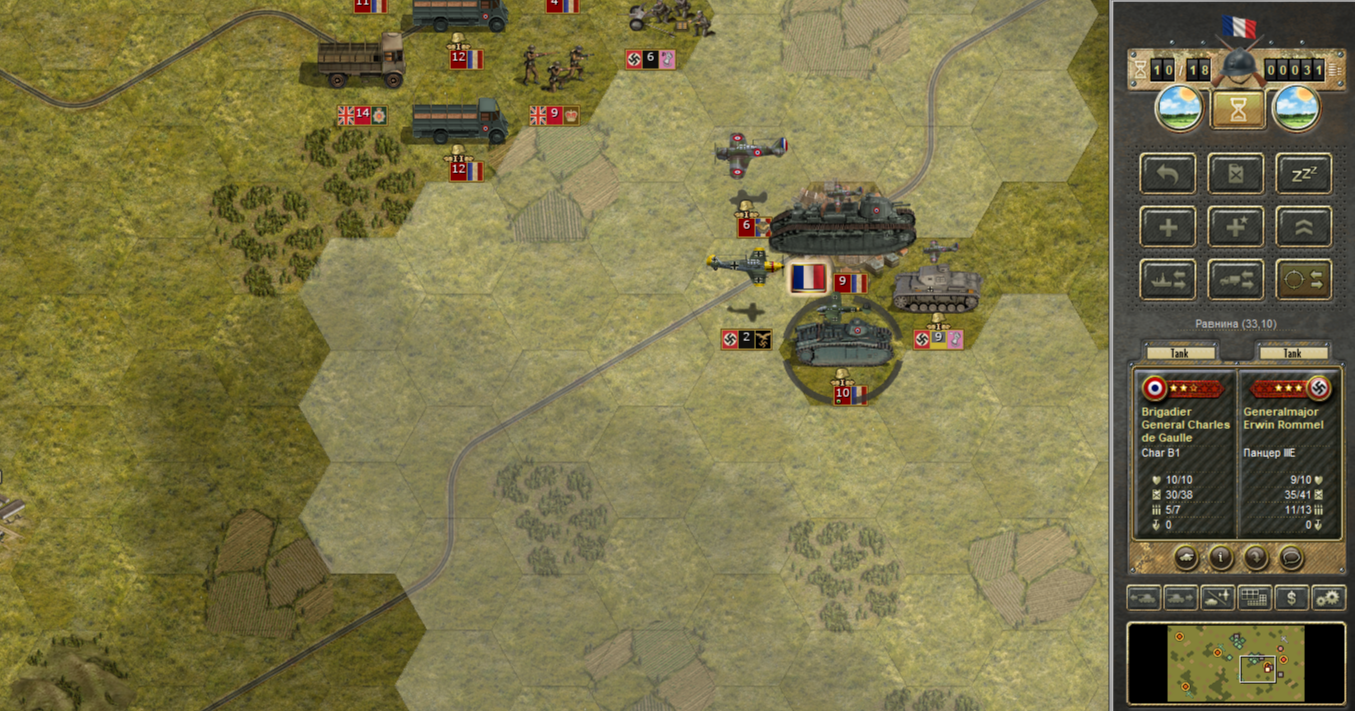Put the unit to sleep (ZZZ button)
This screenshot has height=711, width=1355.
[x=1303, y=174]
